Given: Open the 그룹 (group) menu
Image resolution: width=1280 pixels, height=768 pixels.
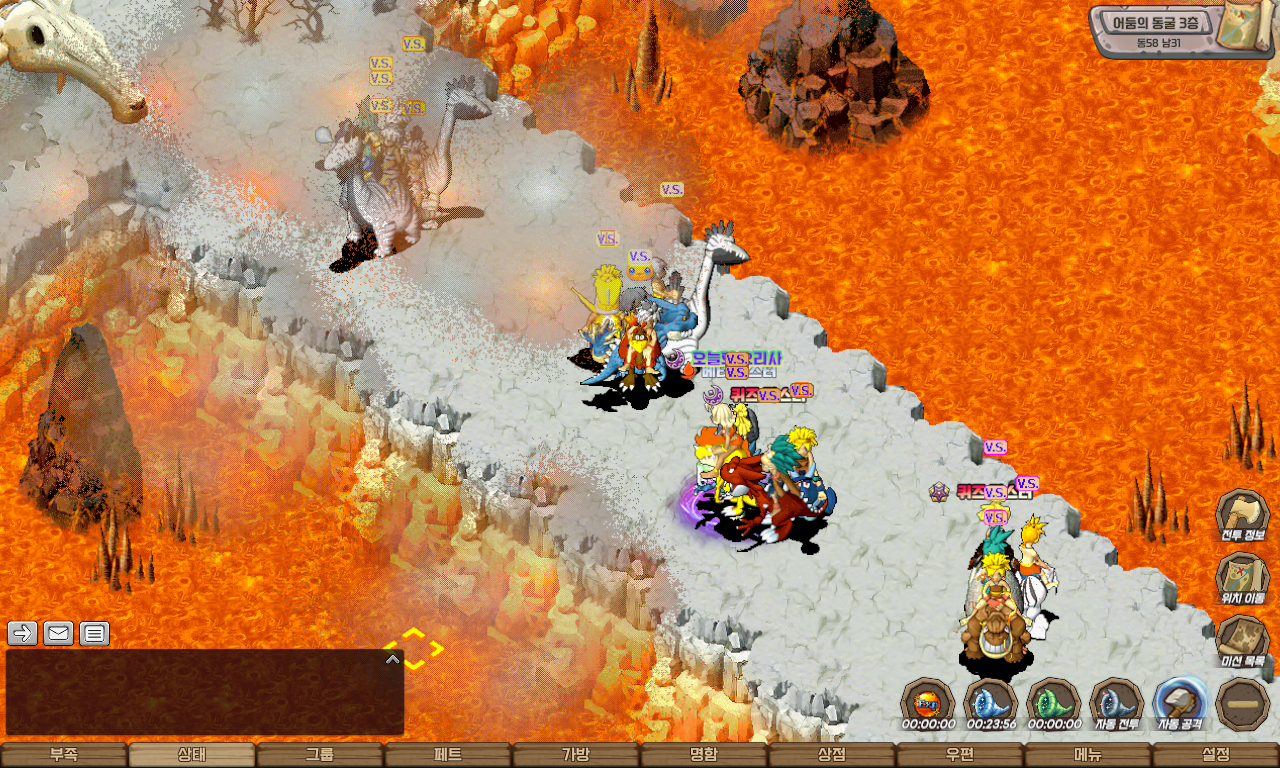Looking at the screenshot, I should click(x=320, y=755).
